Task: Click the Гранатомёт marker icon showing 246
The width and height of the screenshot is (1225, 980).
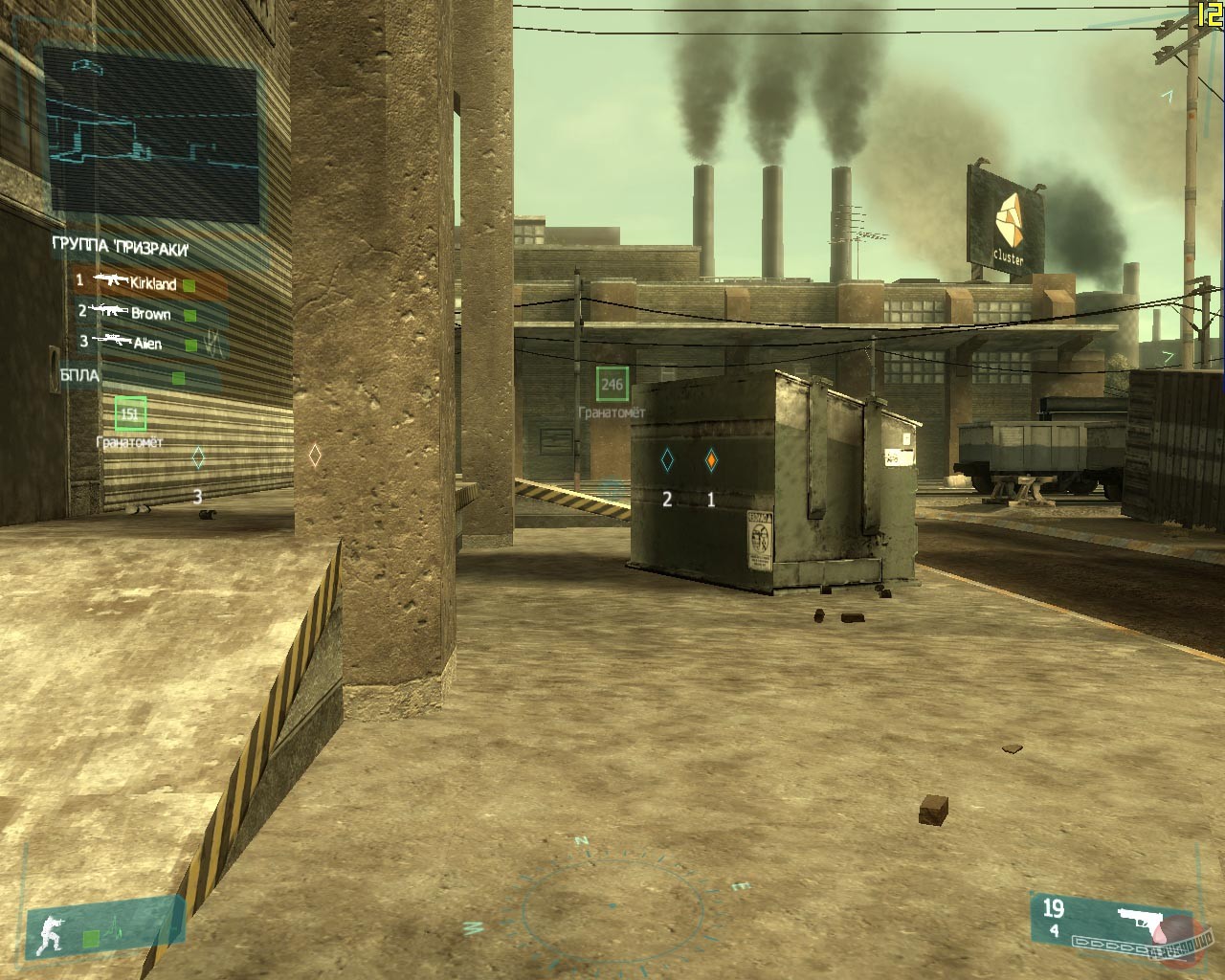Action: 612,383
